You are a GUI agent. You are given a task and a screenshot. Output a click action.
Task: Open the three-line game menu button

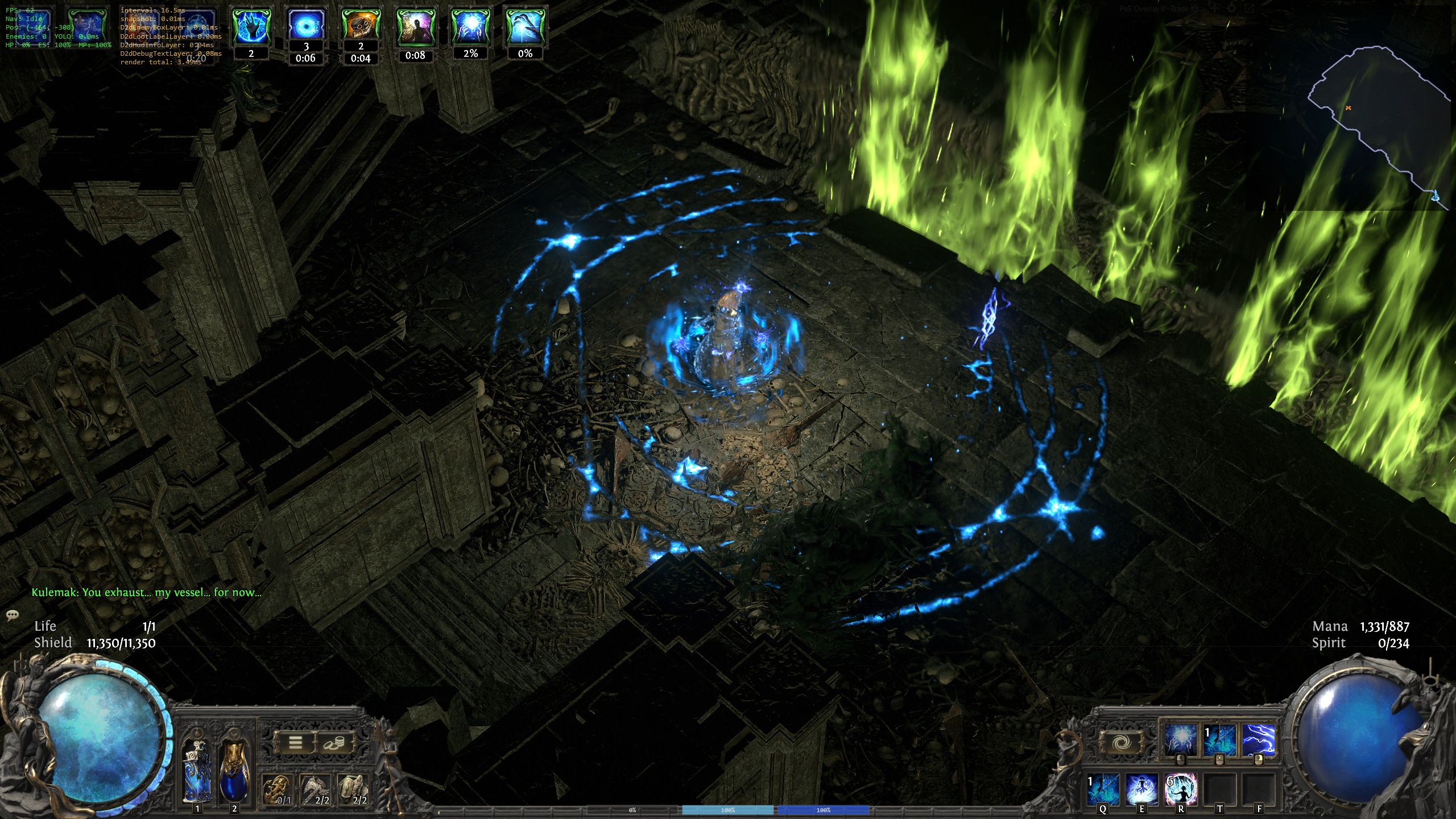pyautogui.click(x=295, y=742)
